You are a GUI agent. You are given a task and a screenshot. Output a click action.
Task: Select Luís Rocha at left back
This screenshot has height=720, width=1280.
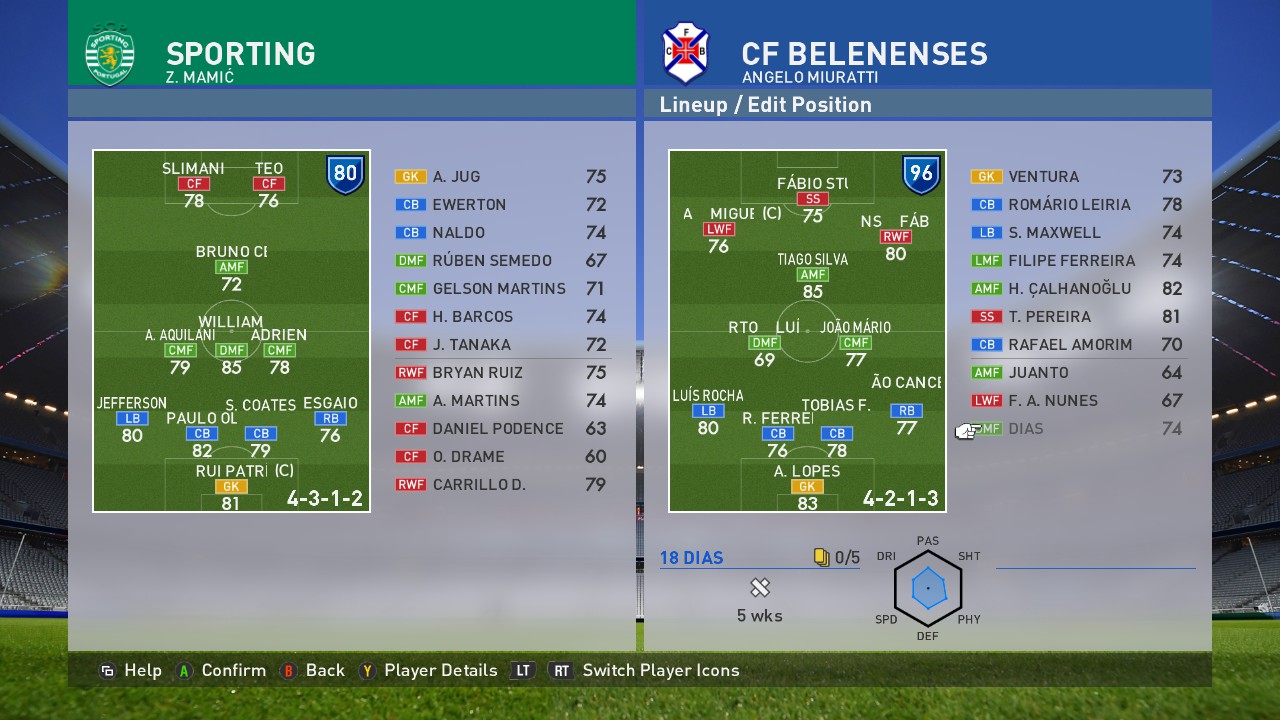point(707,411)
